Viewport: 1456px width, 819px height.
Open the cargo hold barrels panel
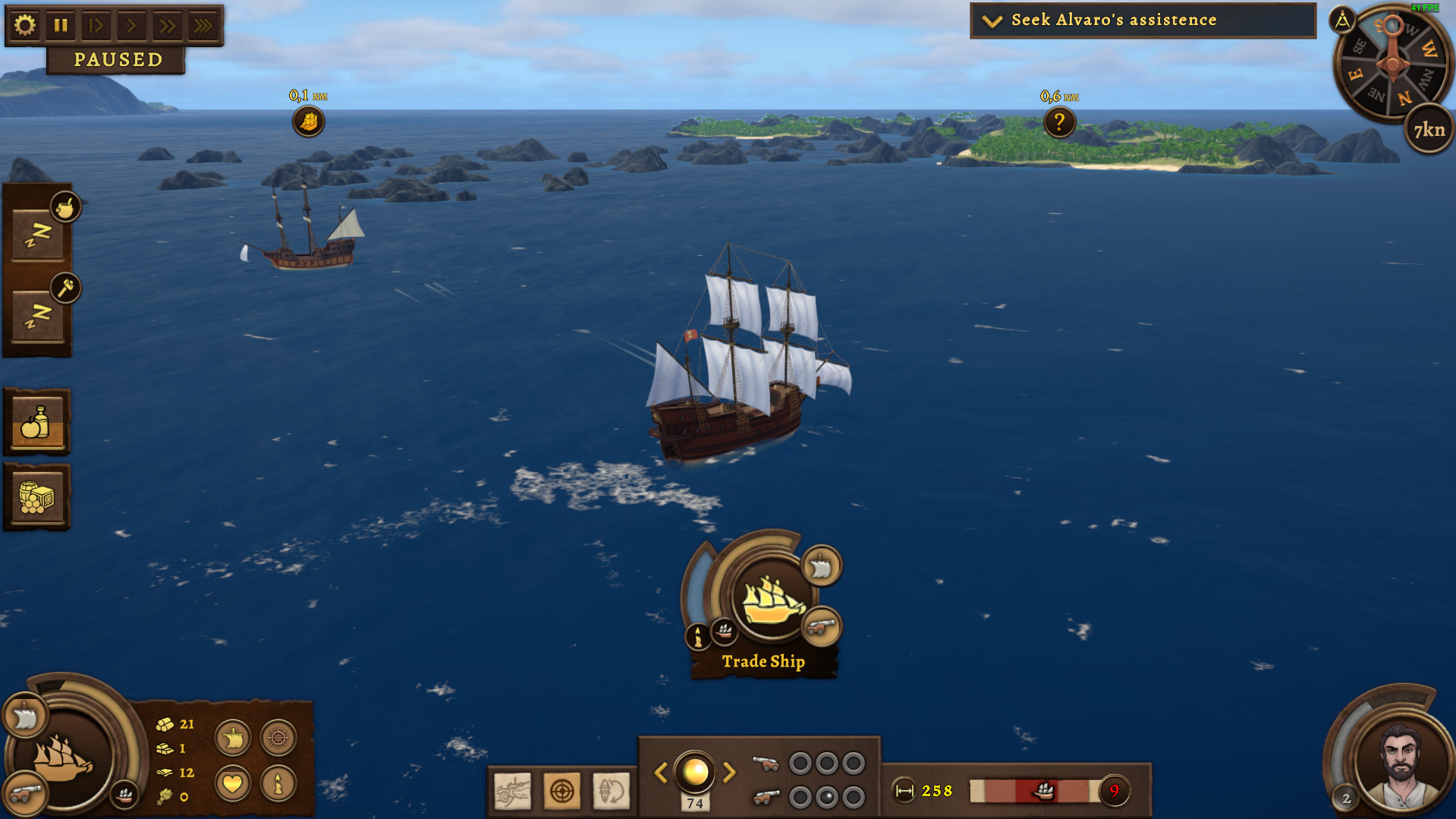point(36,493)
